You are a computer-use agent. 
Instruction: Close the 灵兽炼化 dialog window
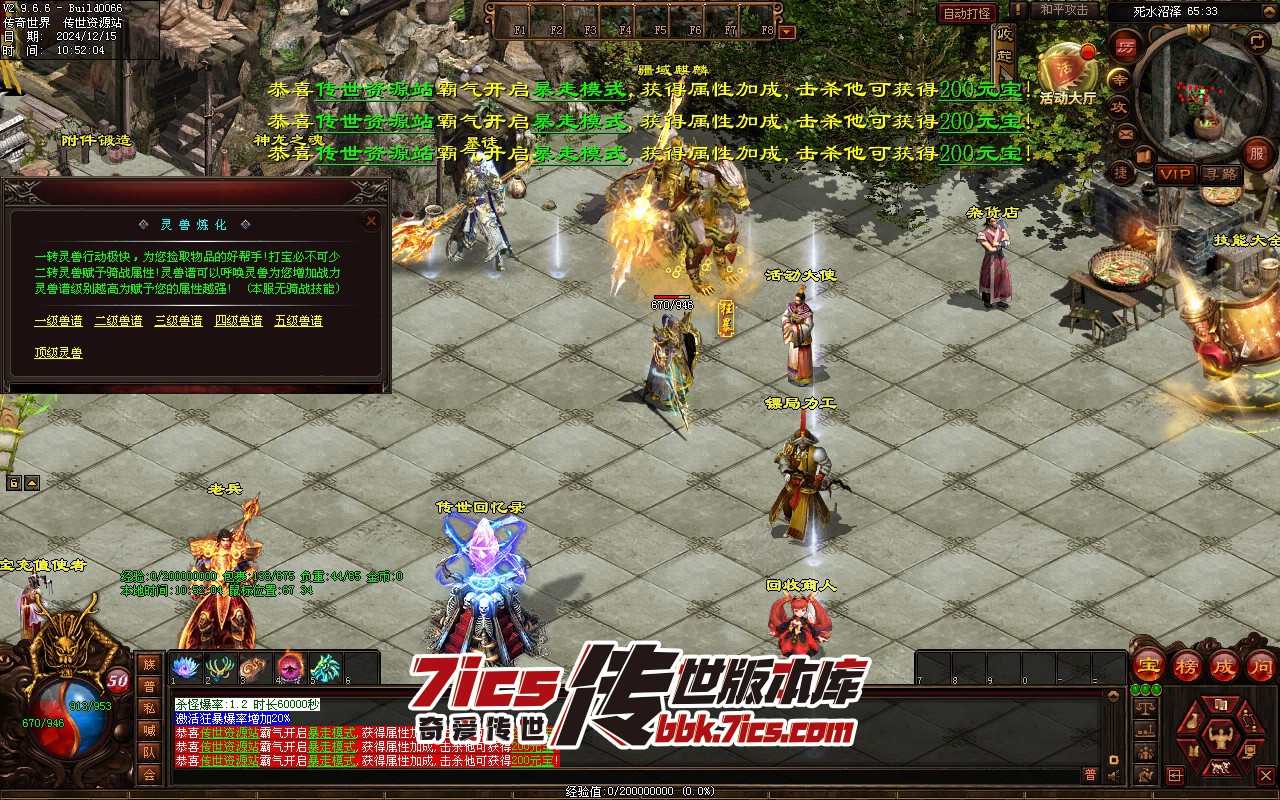[x=371, y=221]
